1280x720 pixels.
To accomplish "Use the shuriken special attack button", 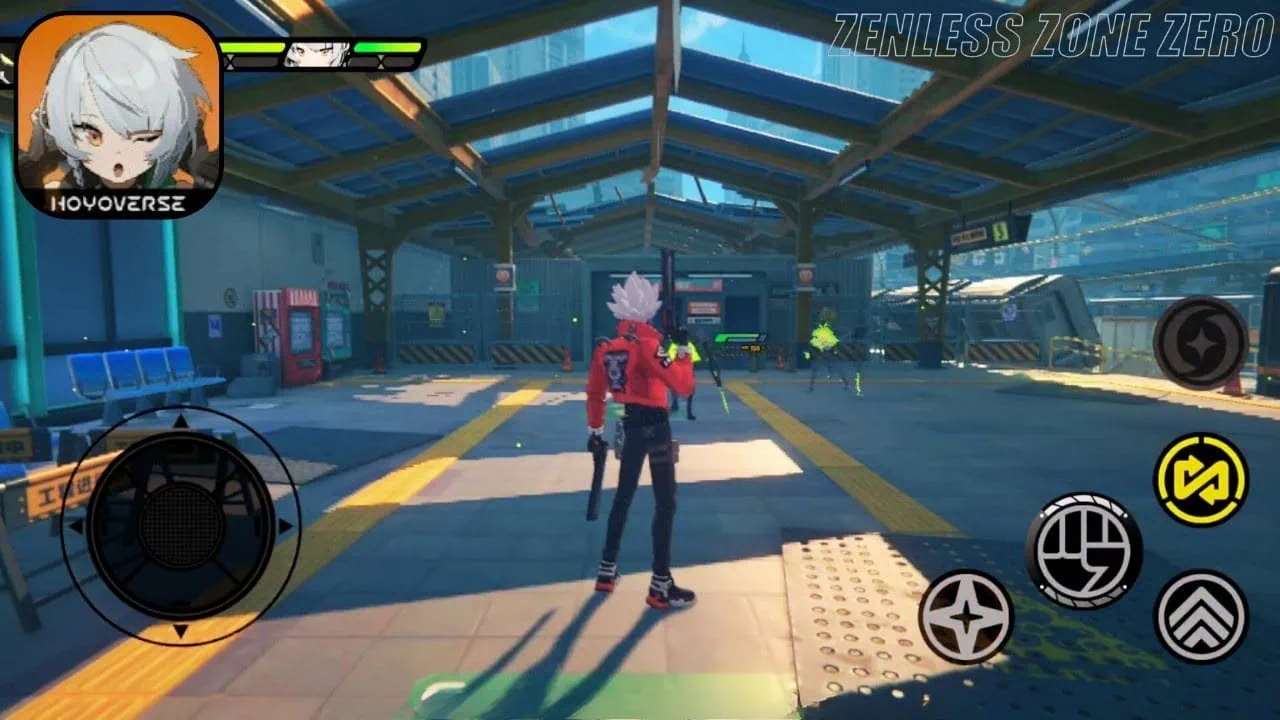I will point(966,616).
